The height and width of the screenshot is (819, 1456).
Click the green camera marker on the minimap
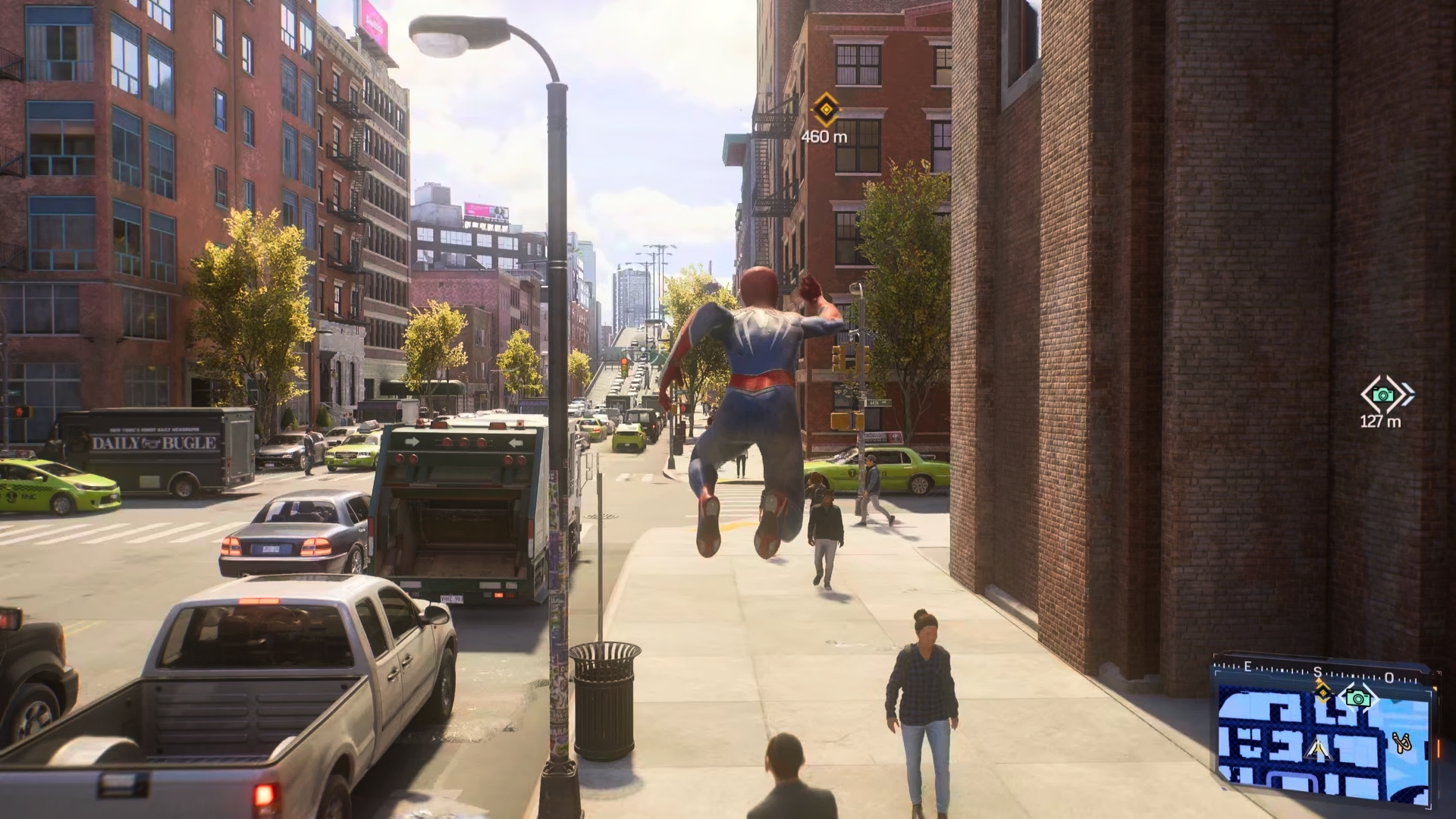(x=1357, y=698)
